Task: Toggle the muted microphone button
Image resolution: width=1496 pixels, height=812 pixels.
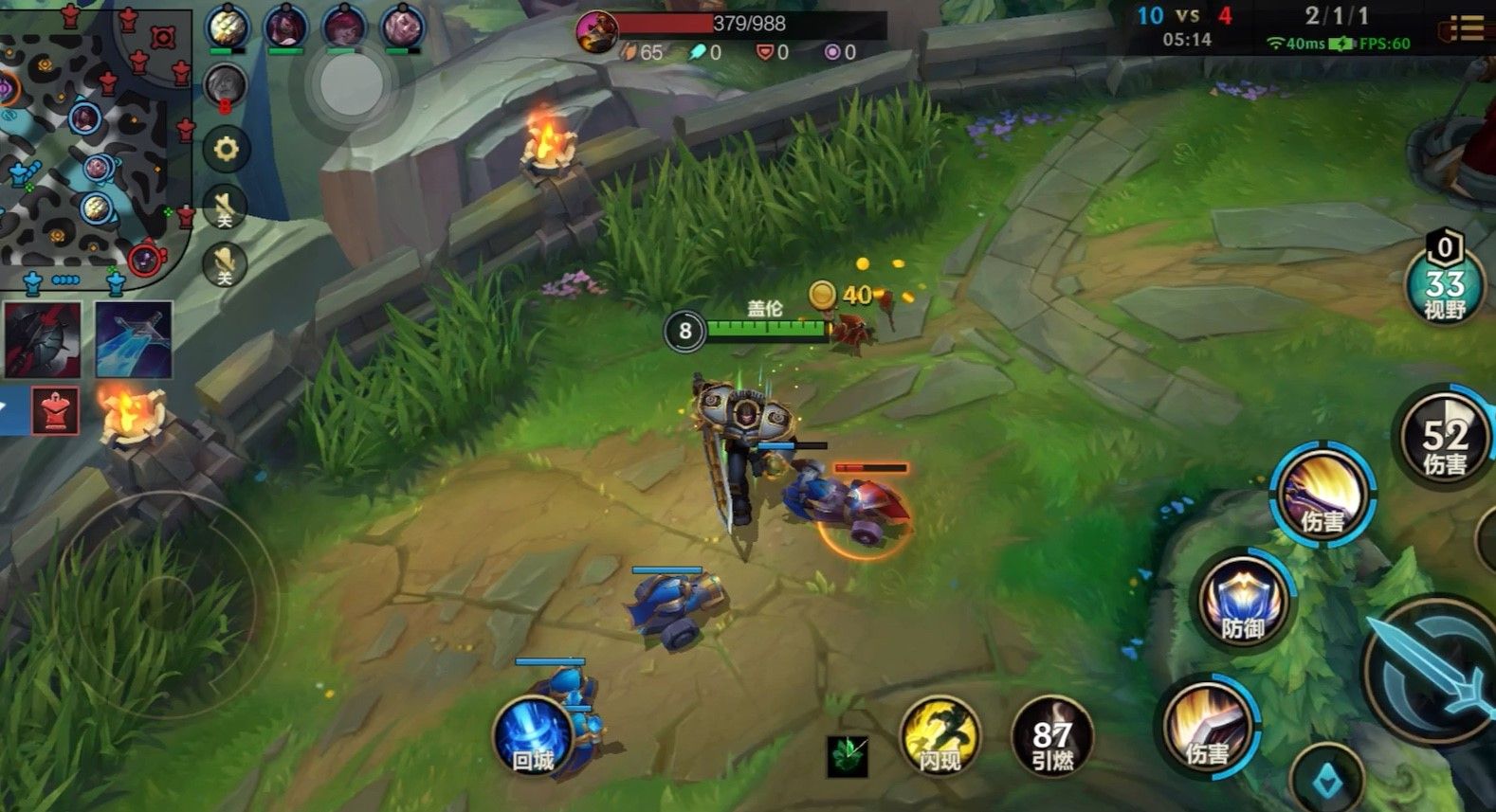Action: click(226, 265)
